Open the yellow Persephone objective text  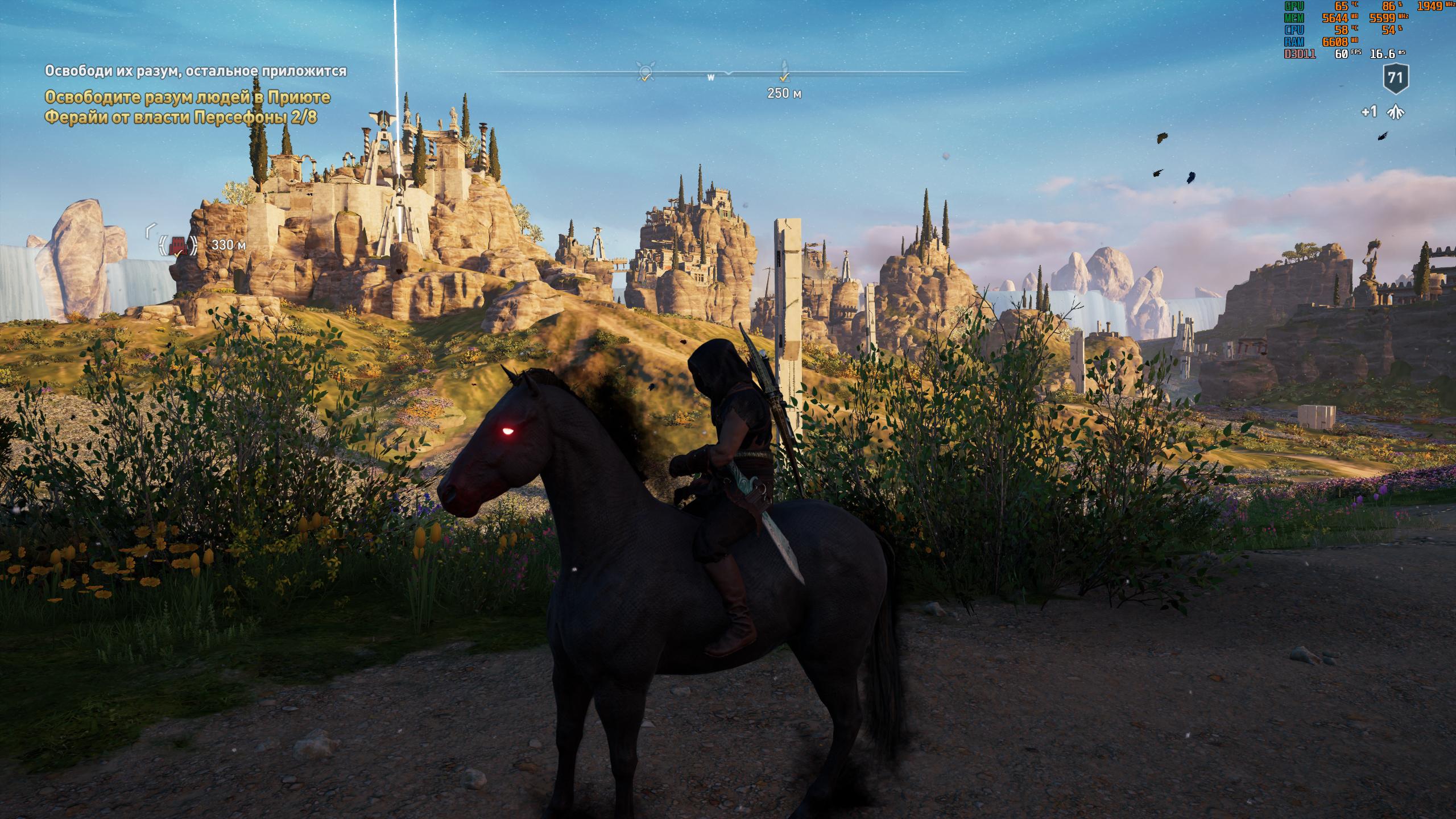click(187, 107)
